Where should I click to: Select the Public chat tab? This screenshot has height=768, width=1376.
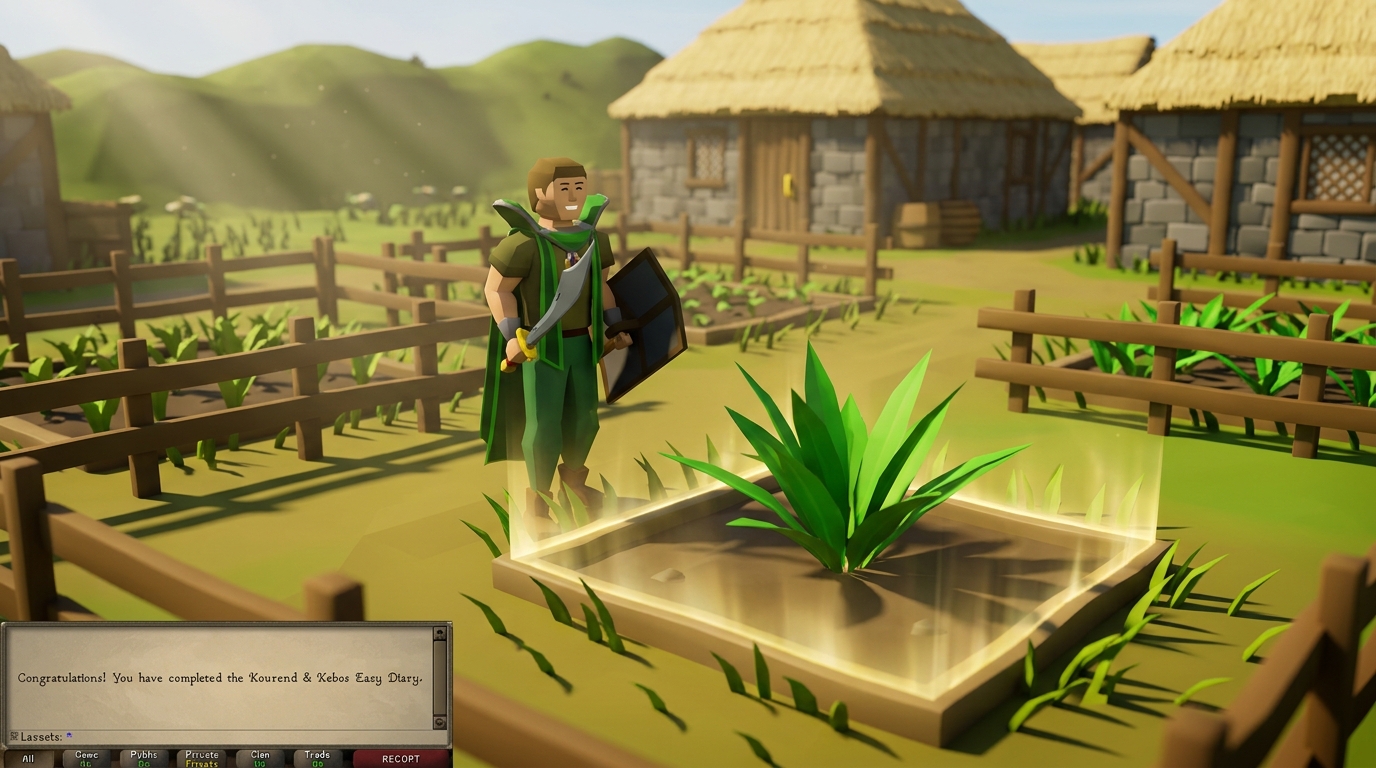click(146, 758)
